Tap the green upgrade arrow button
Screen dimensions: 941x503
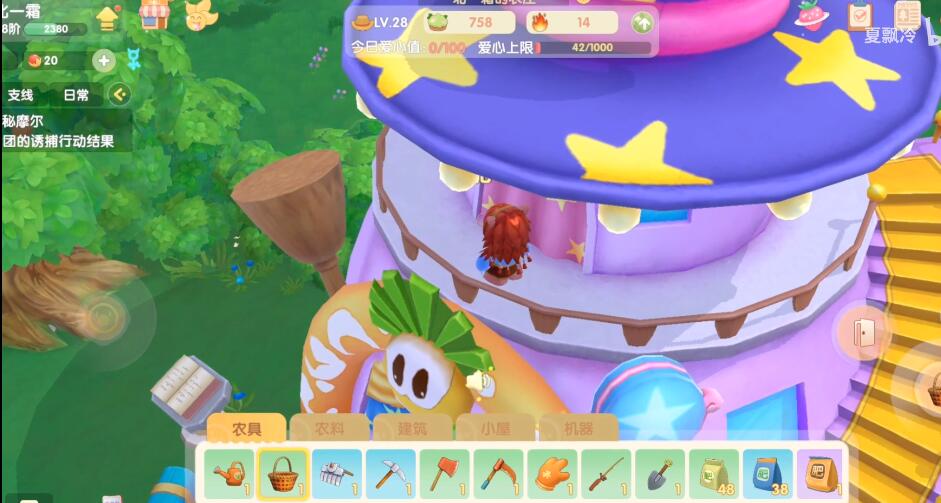point(643,22)
